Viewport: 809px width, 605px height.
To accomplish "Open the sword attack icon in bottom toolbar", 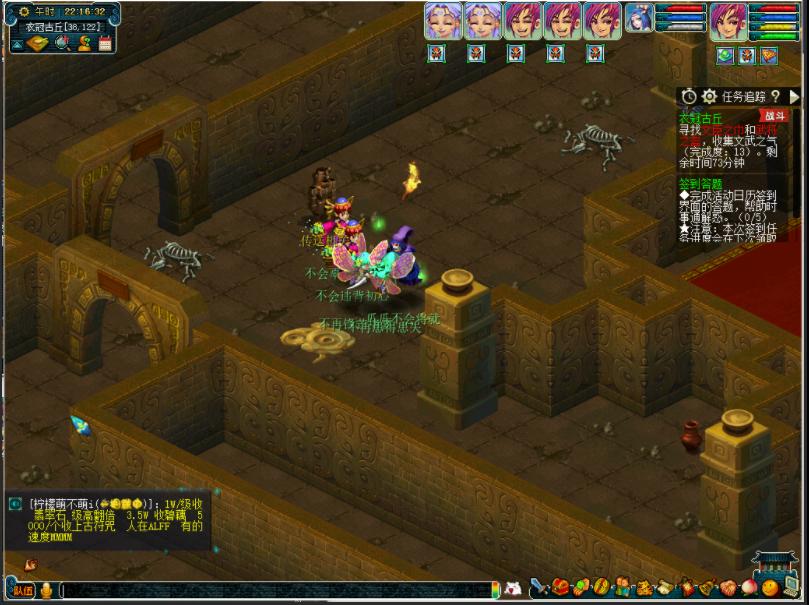I will (x=540, y=588).
